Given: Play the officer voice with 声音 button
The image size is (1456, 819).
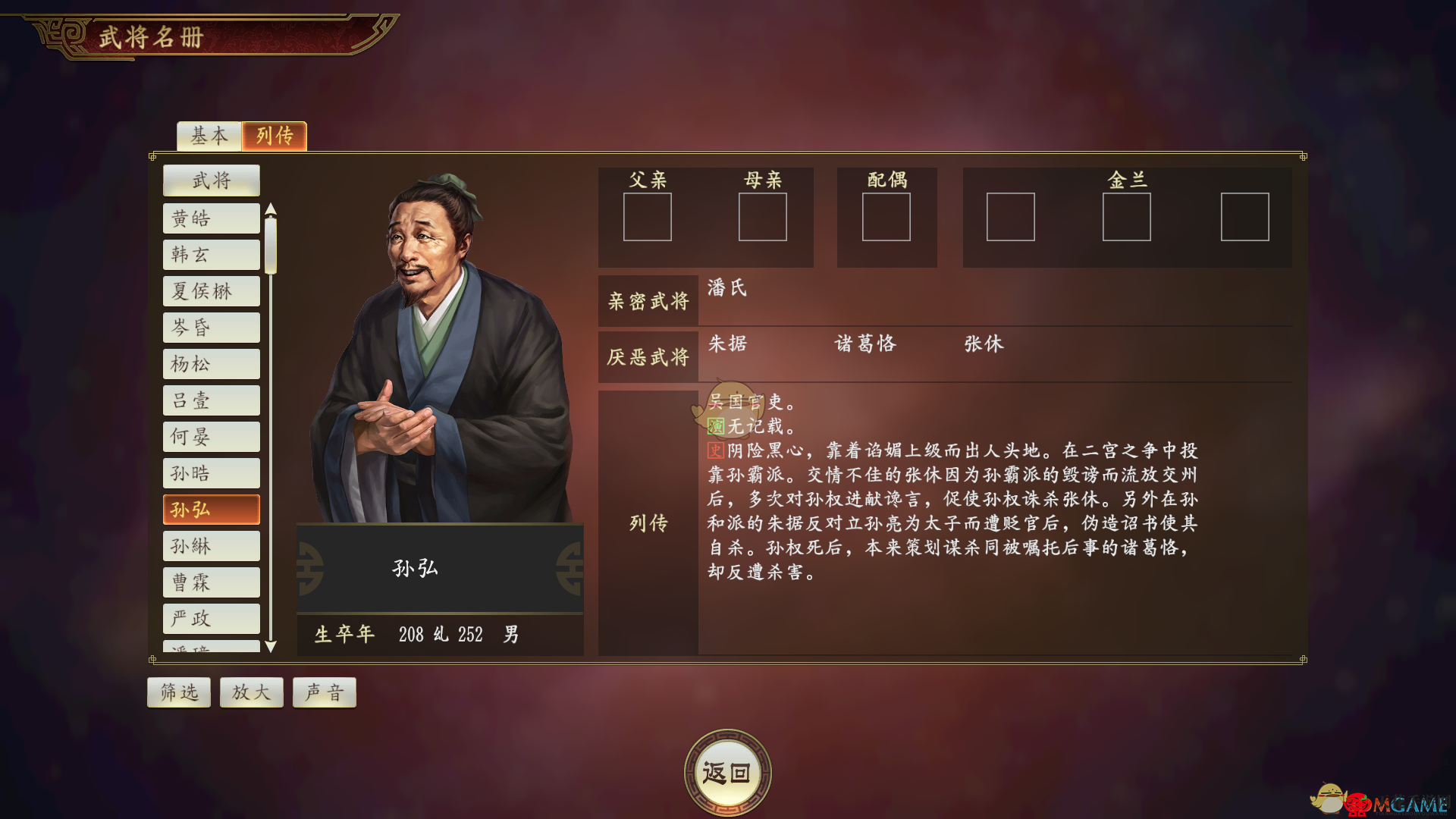Looking at the screenshot, I should 324,692.
